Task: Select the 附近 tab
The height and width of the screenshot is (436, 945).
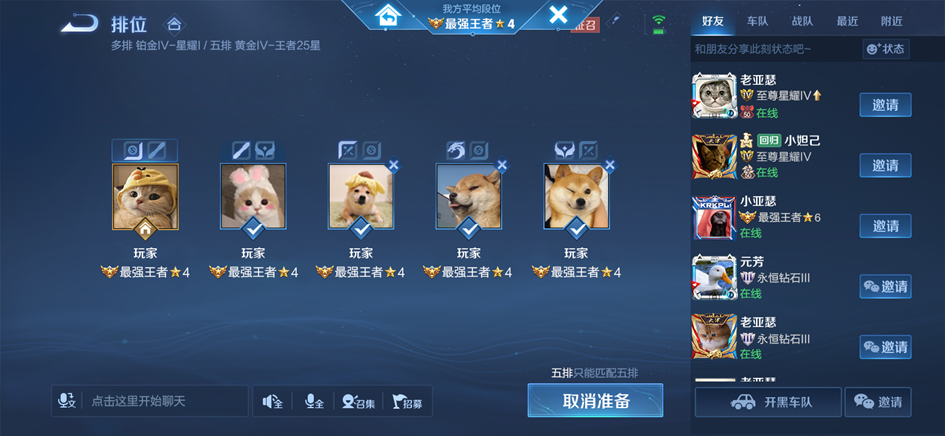Action: coord(891,21)
